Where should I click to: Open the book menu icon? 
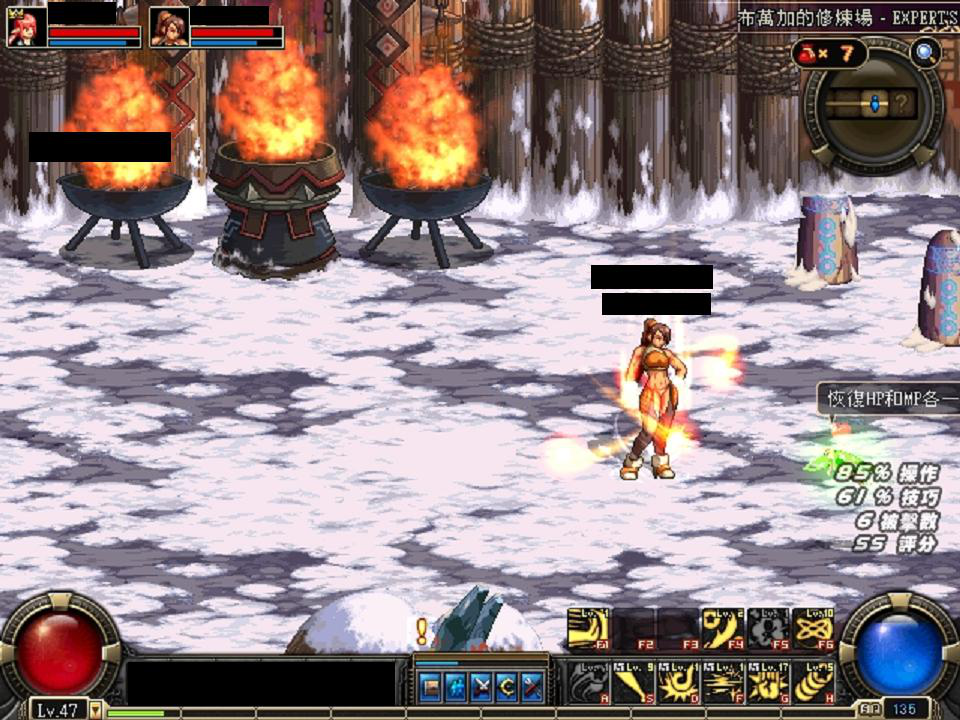(x=430, y=686)
